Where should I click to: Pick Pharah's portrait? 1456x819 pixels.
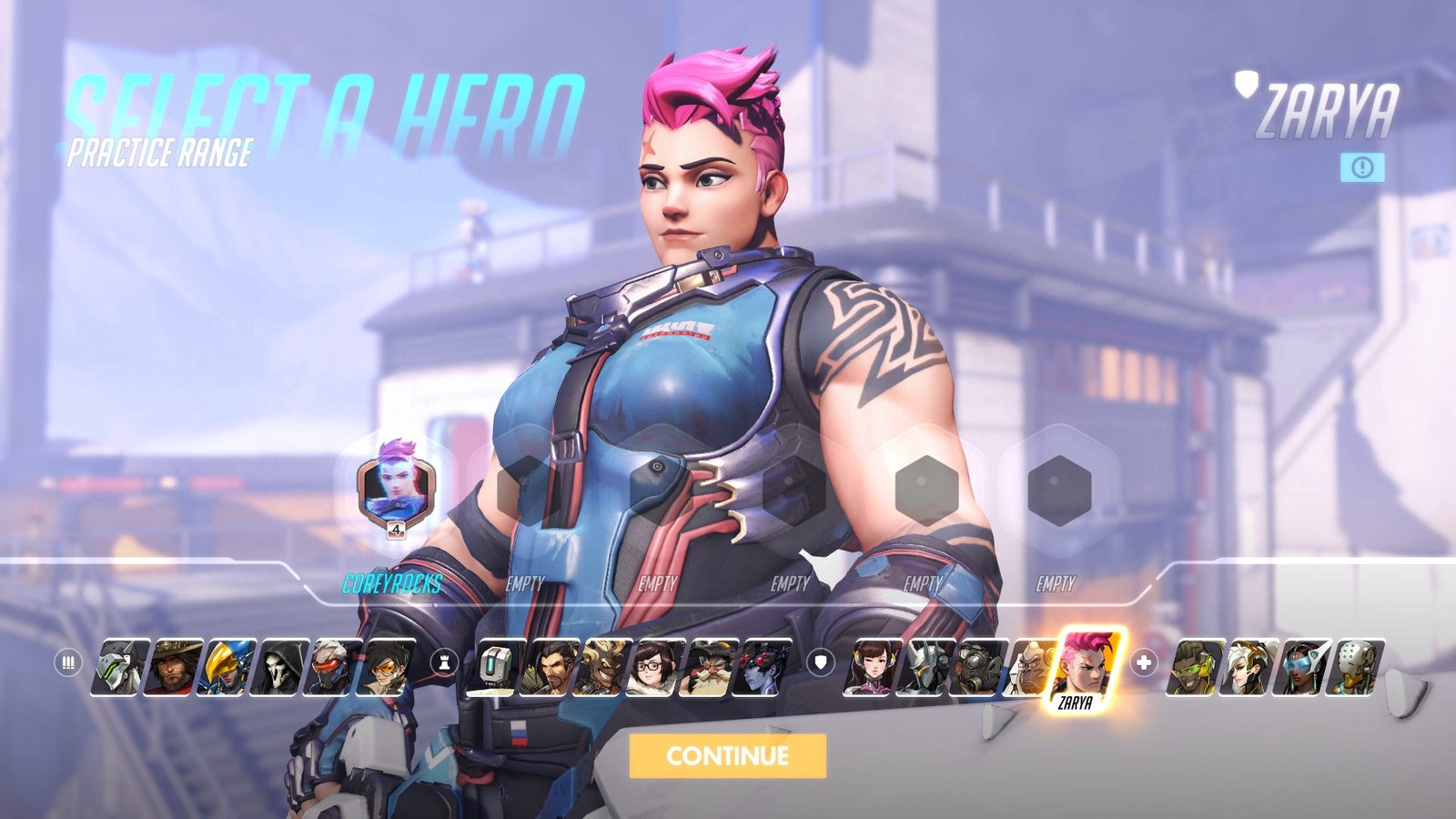pos(228,668)
